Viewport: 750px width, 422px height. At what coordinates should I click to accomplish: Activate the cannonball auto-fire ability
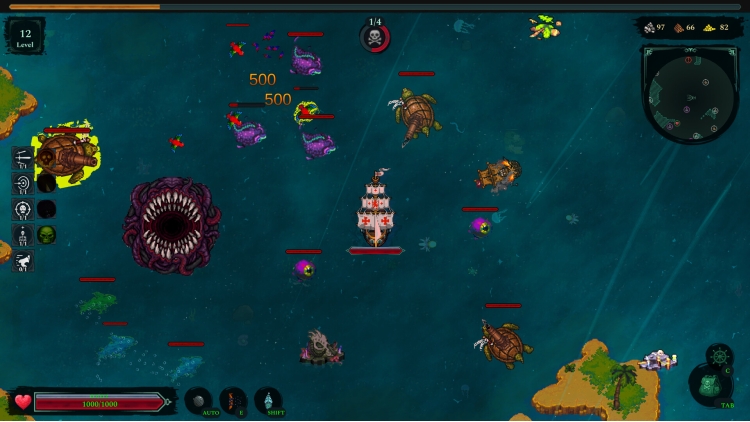199,400
